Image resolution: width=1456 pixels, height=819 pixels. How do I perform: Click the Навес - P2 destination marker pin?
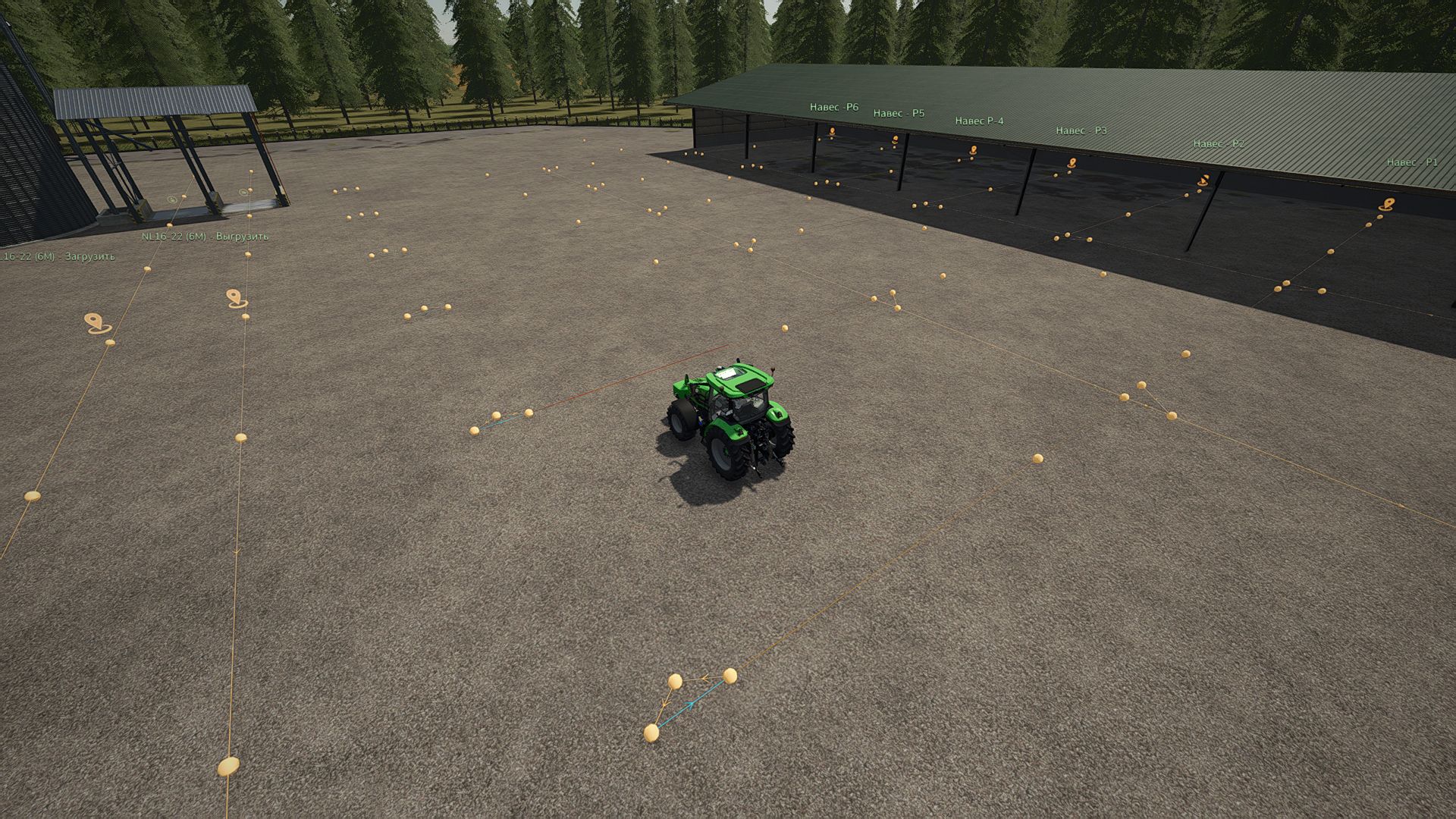point(1203,180)
